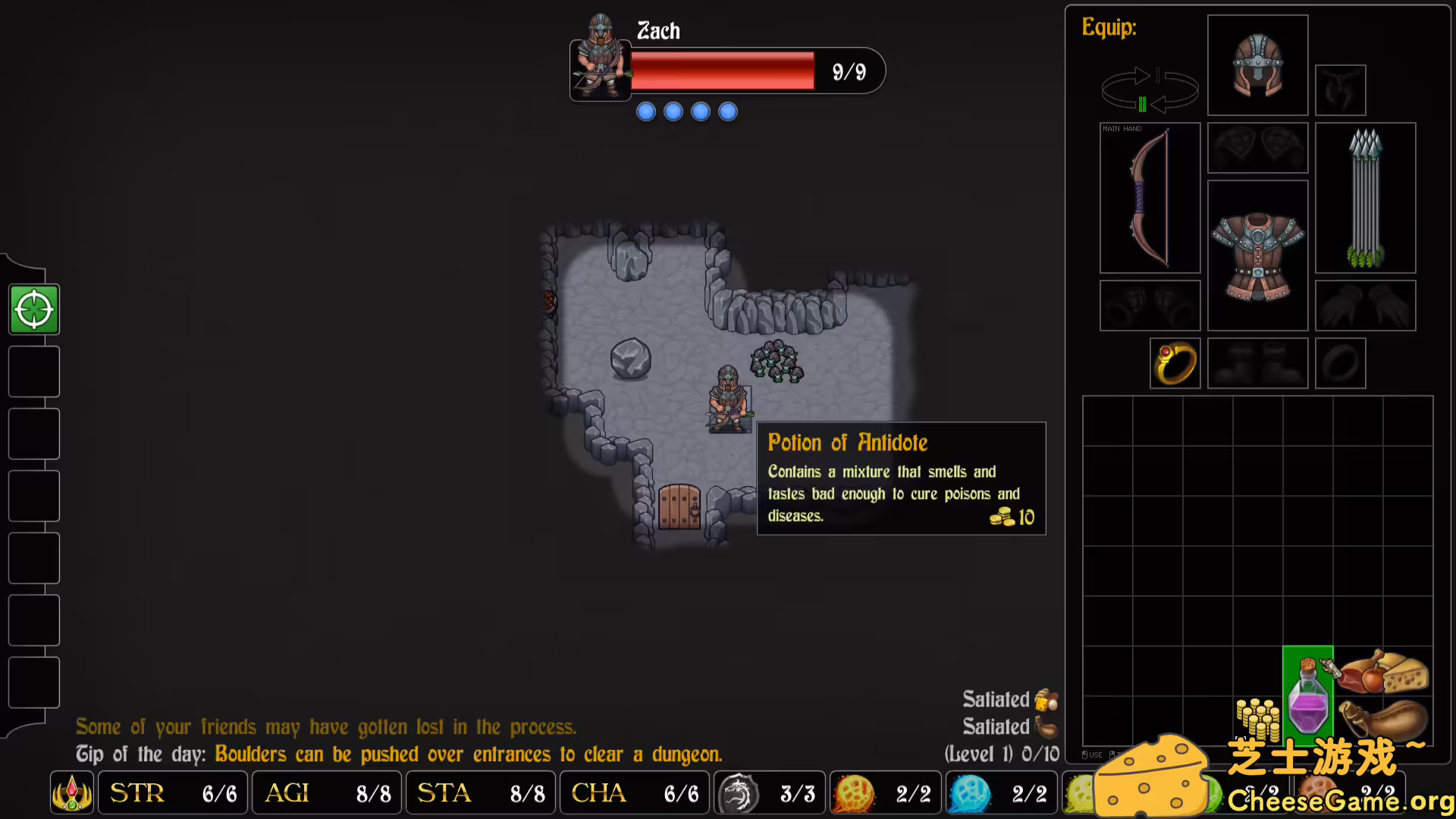Screen dimensions: 1456x819
Task: Select the STR attribute panel
Action: click(173, 793)
